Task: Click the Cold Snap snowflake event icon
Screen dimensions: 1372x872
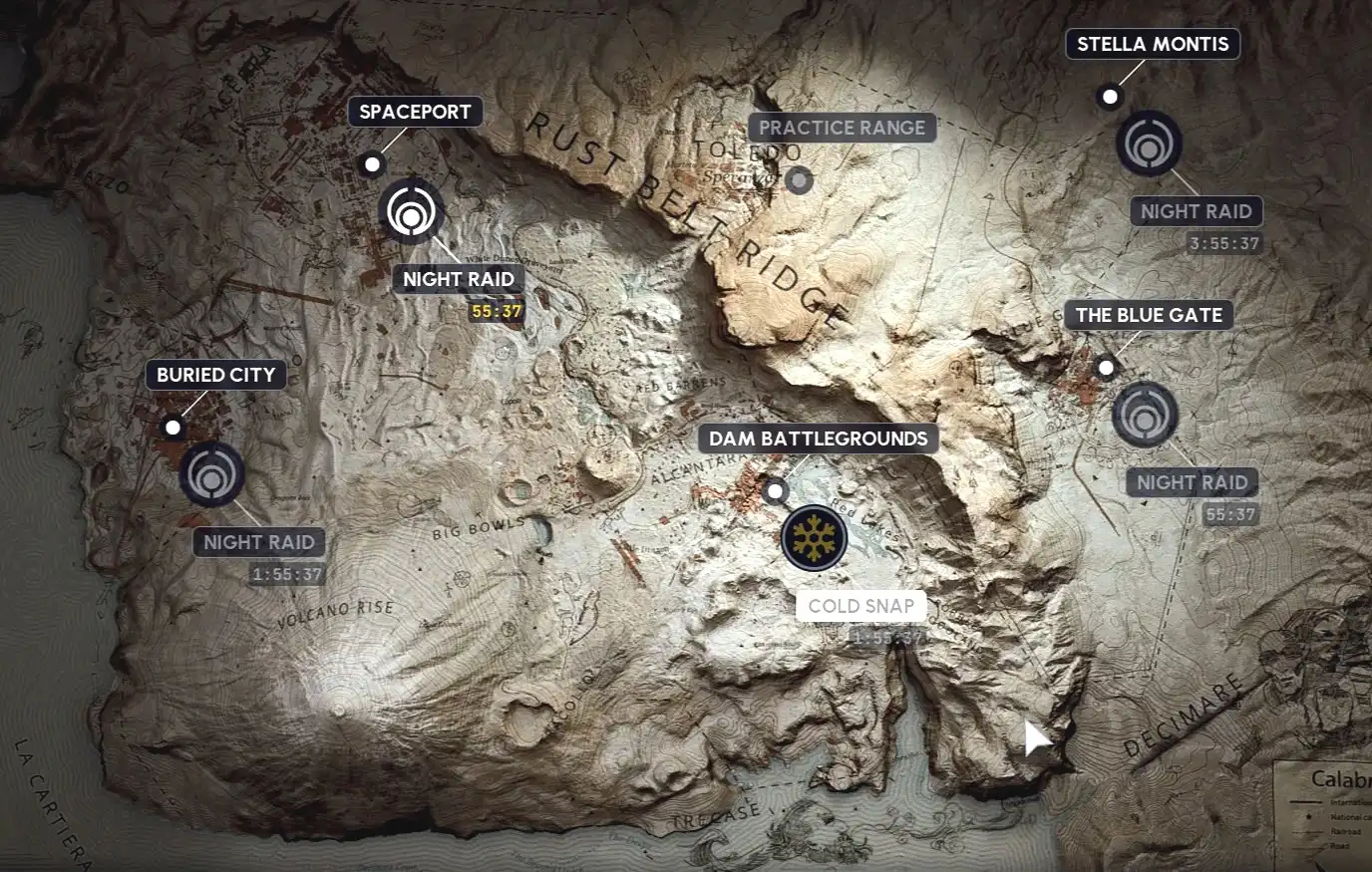Action: coord(816,538)
